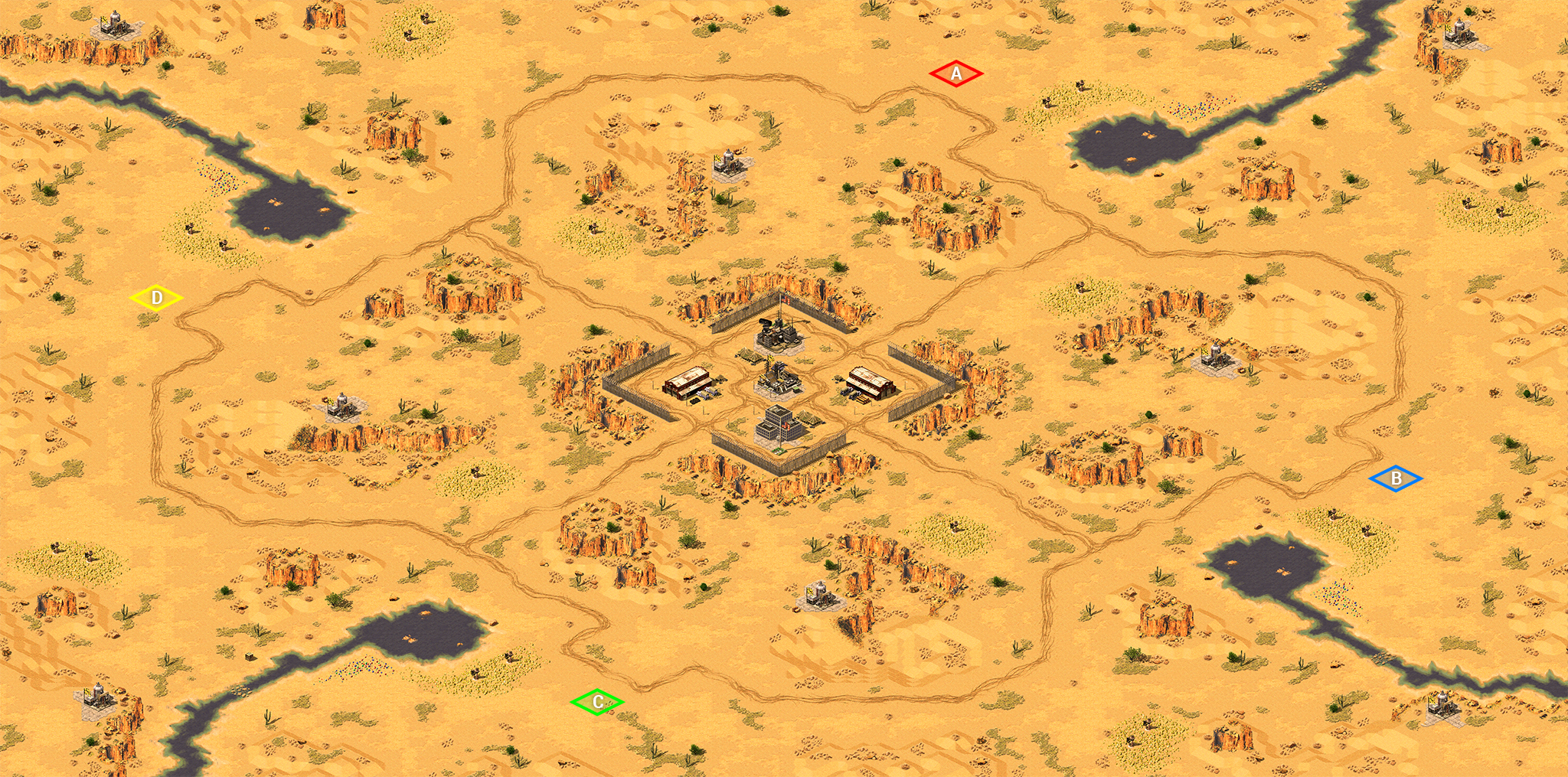Choose the blue start position marker B
The width and height of the screenshot is (1568, 777).
tap(1396, 478)
